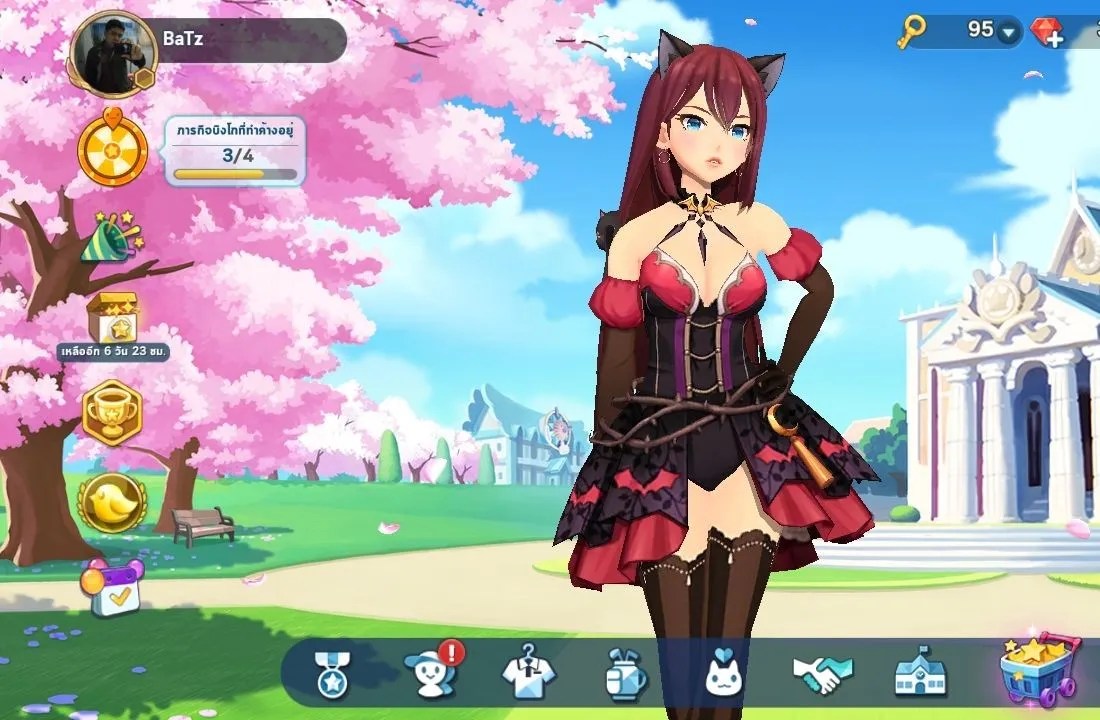
Task: Open the gold bingo mission medal
Action: tap(113, 150)
